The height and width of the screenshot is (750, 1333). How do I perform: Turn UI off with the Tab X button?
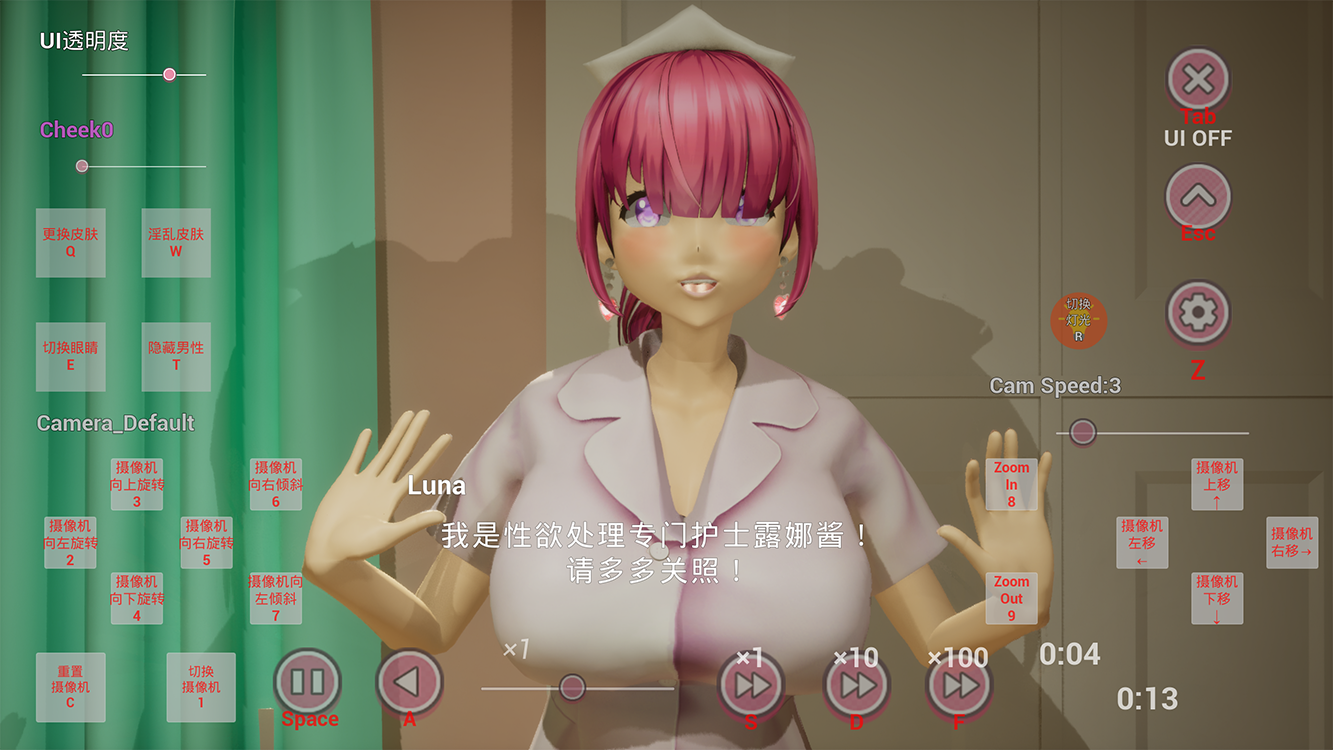pyautogui.click(x=1197, y=80)
